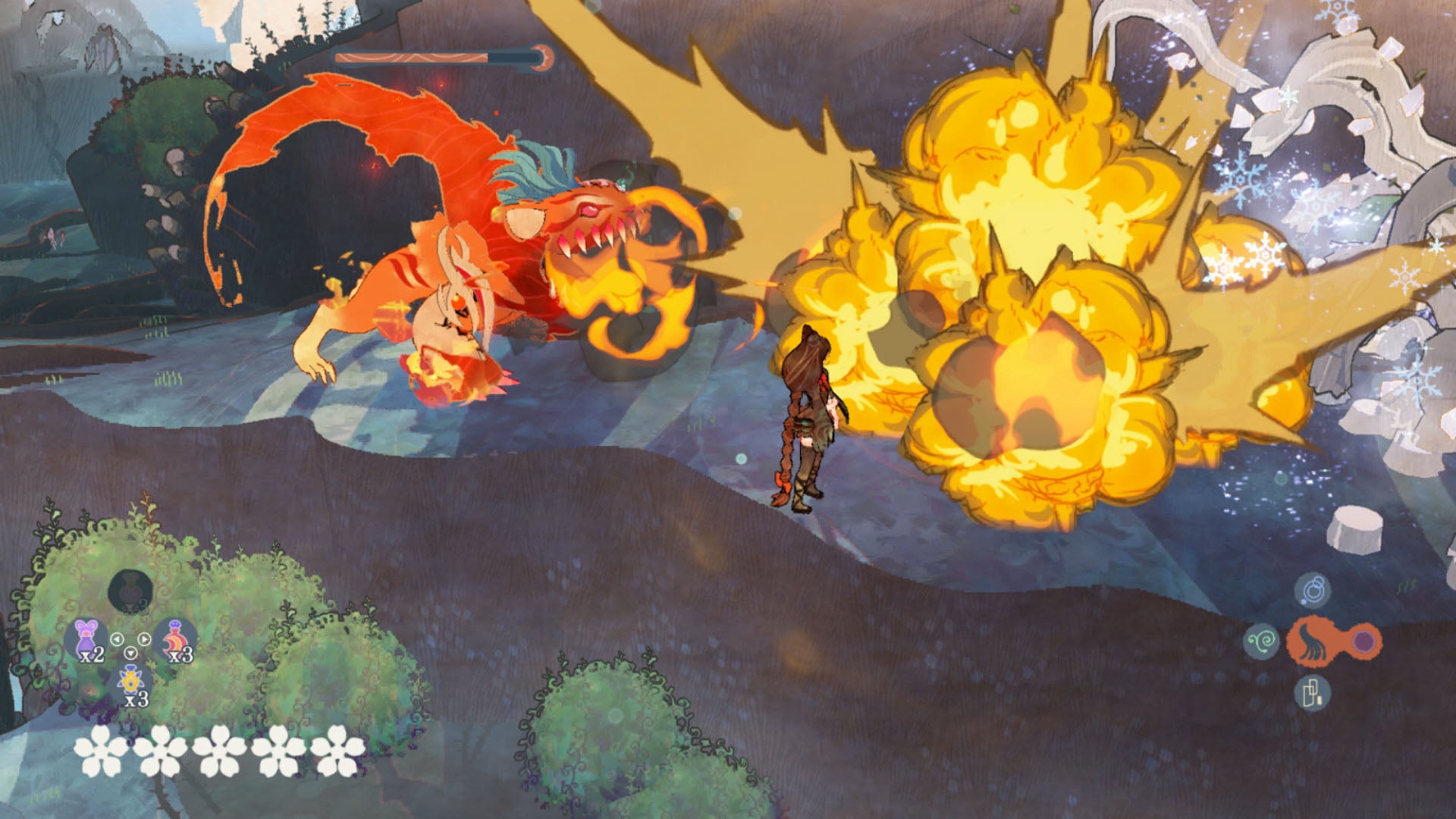The height and width of the screenshot is (819, 1456).
Task: Click the purple circular slot beside the orange ability
Action: (1363, 642)
